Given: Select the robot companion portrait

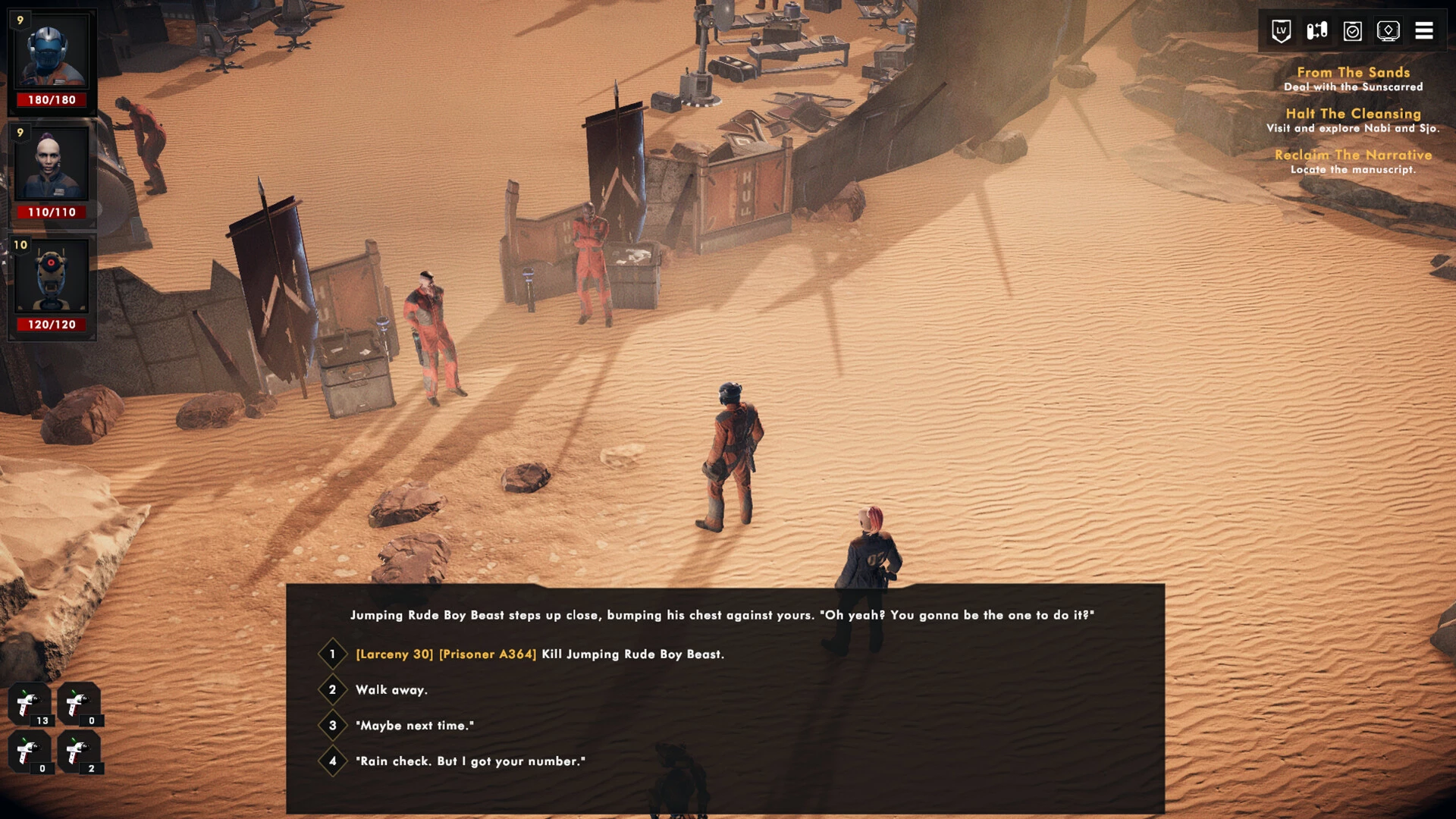Looking at the screenshot, I should 52,277.
